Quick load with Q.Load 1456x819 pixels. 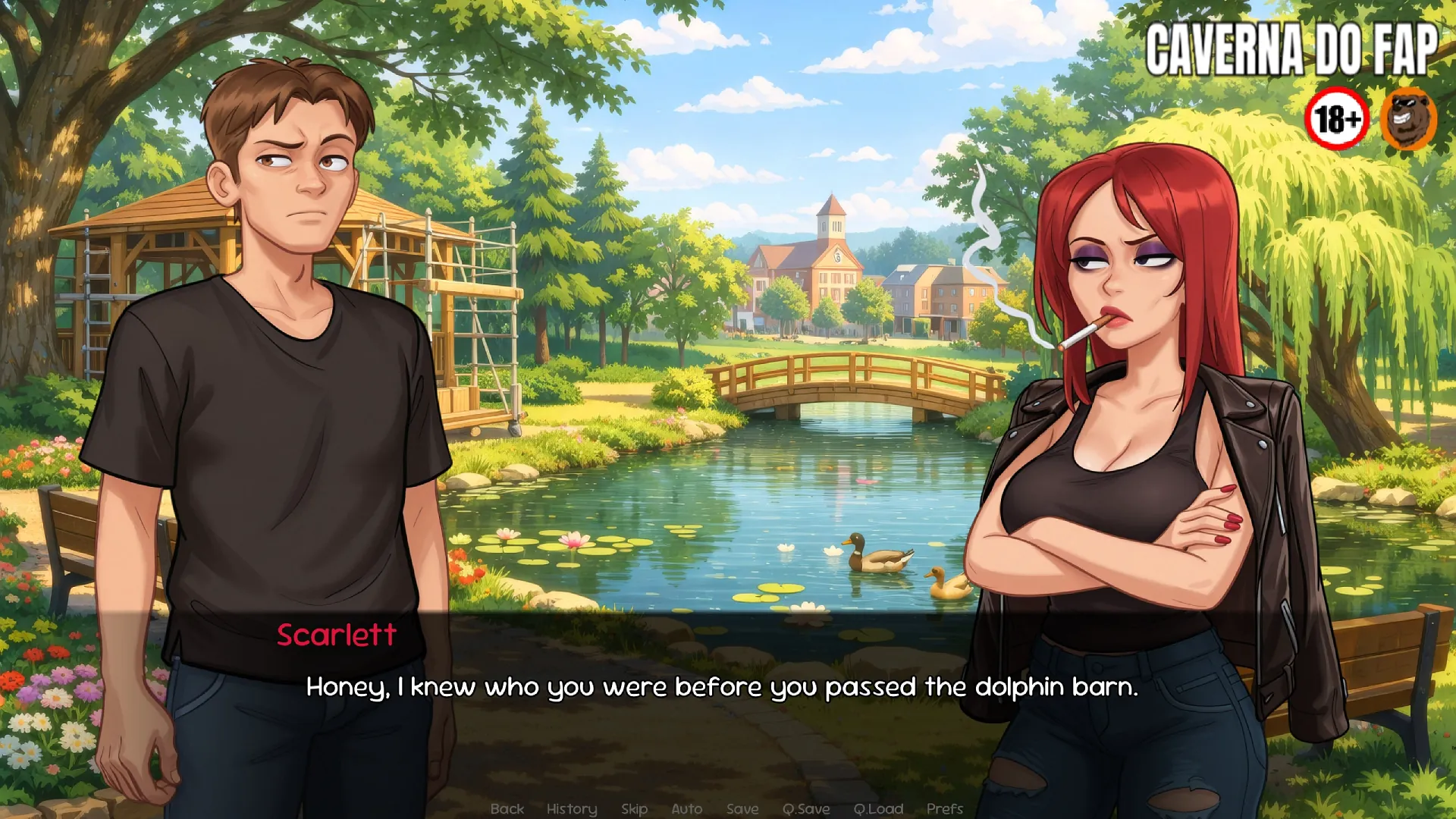(x=878, y=808)
